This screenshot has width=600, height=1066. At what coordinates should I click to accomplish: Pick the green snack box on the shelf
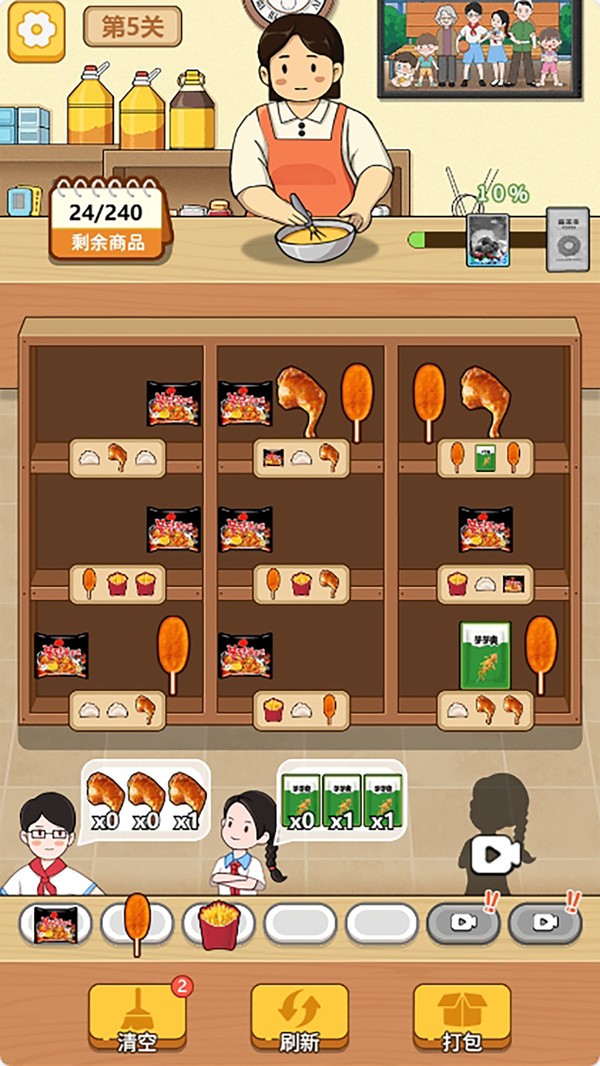click(x=485, y=655)
